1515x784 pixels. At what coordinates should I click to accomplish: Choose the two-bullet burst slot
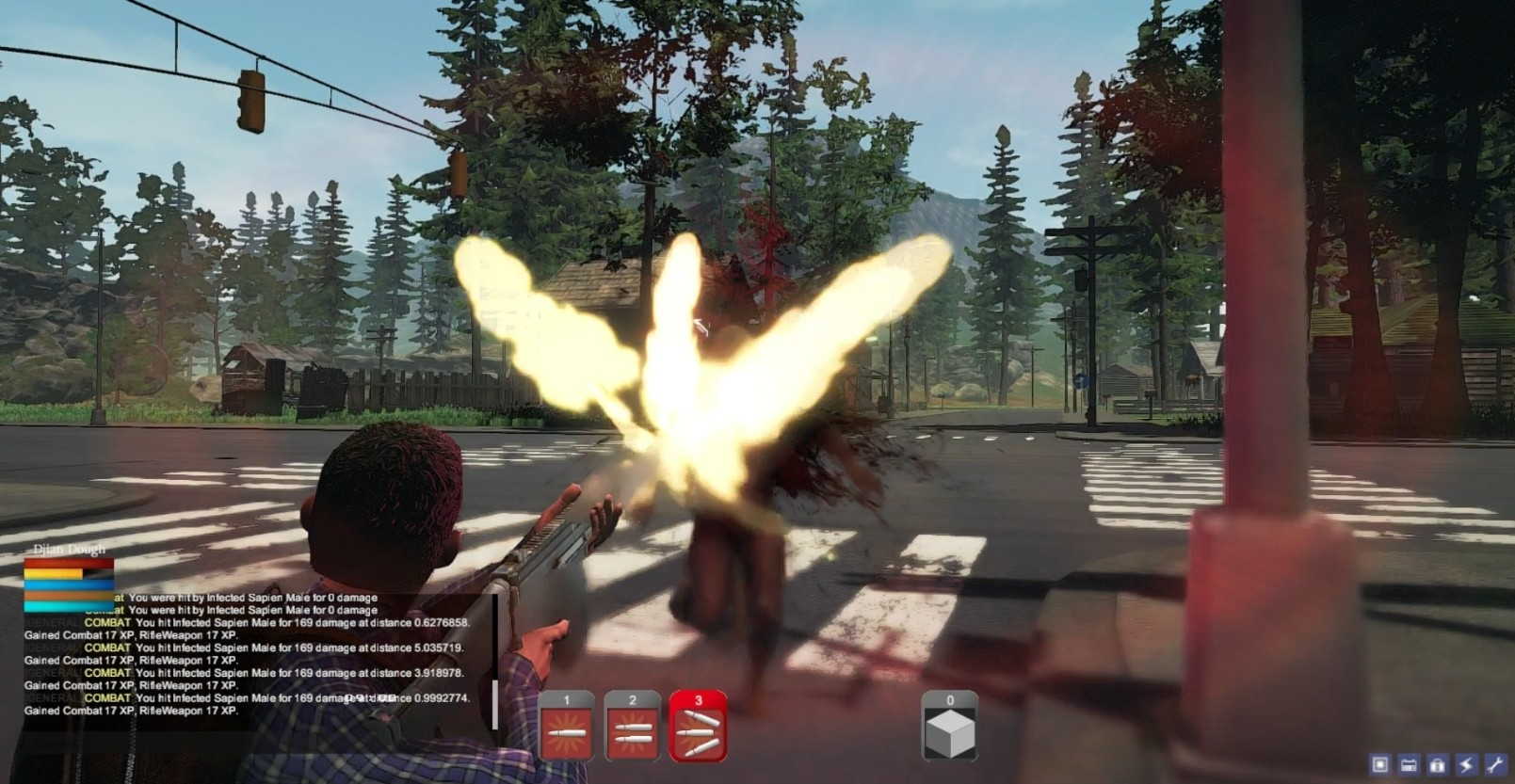tap(632, 727)
